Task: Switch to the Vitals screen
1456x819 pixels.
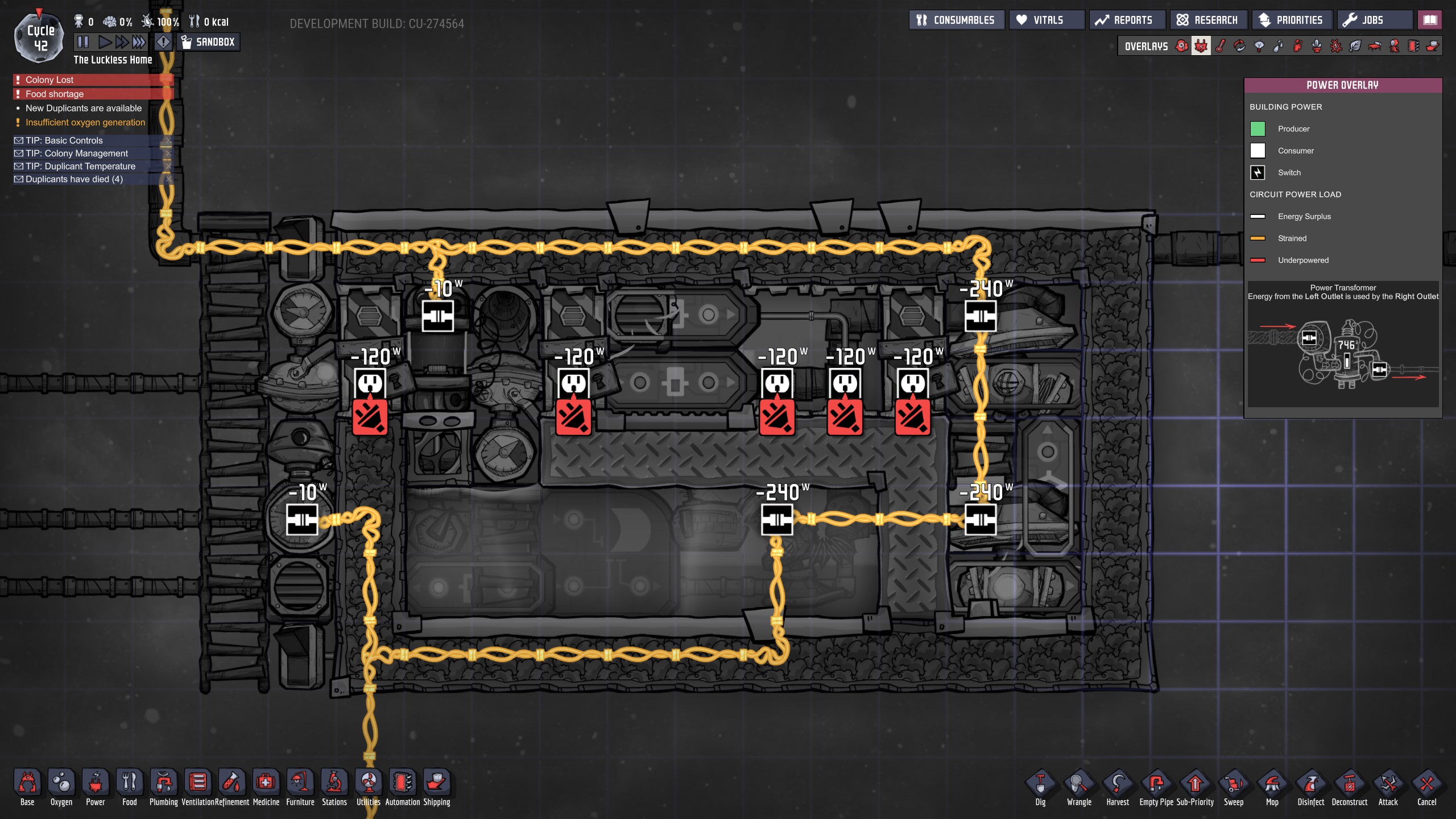Action: point(1046,19)
